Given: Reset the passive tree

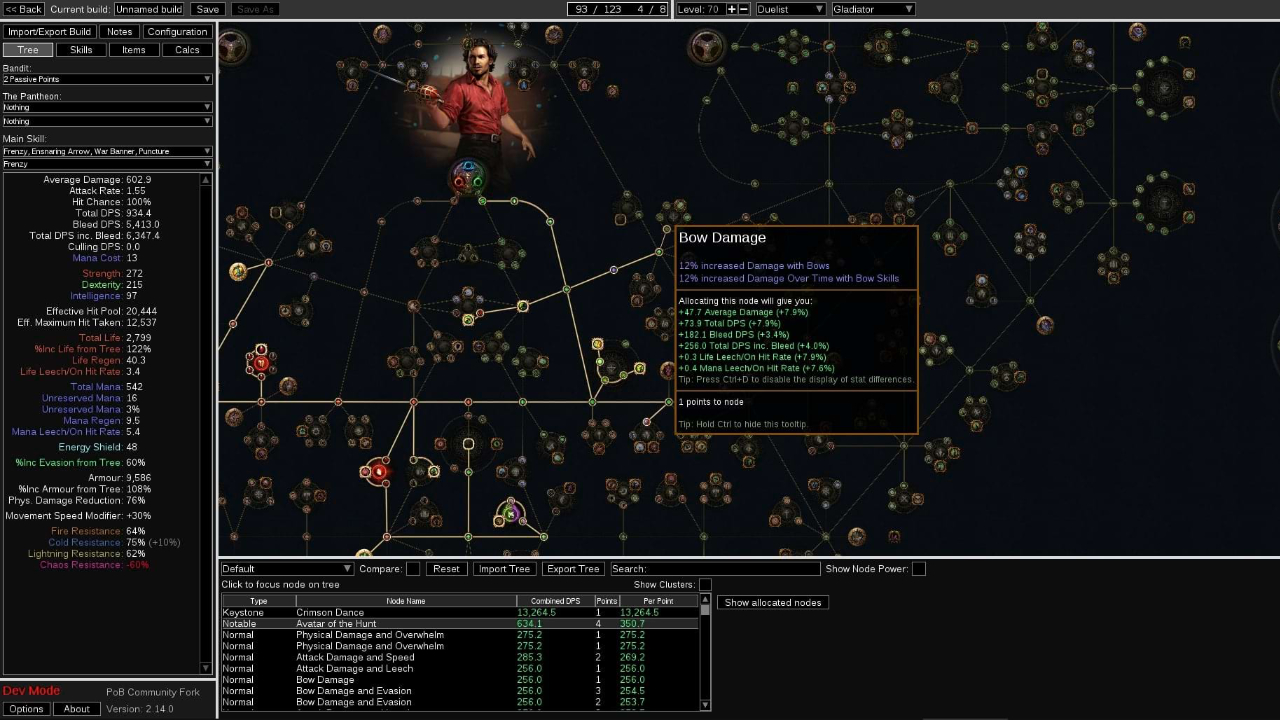Looking at the screenshot, I should (x=446, y=569).
